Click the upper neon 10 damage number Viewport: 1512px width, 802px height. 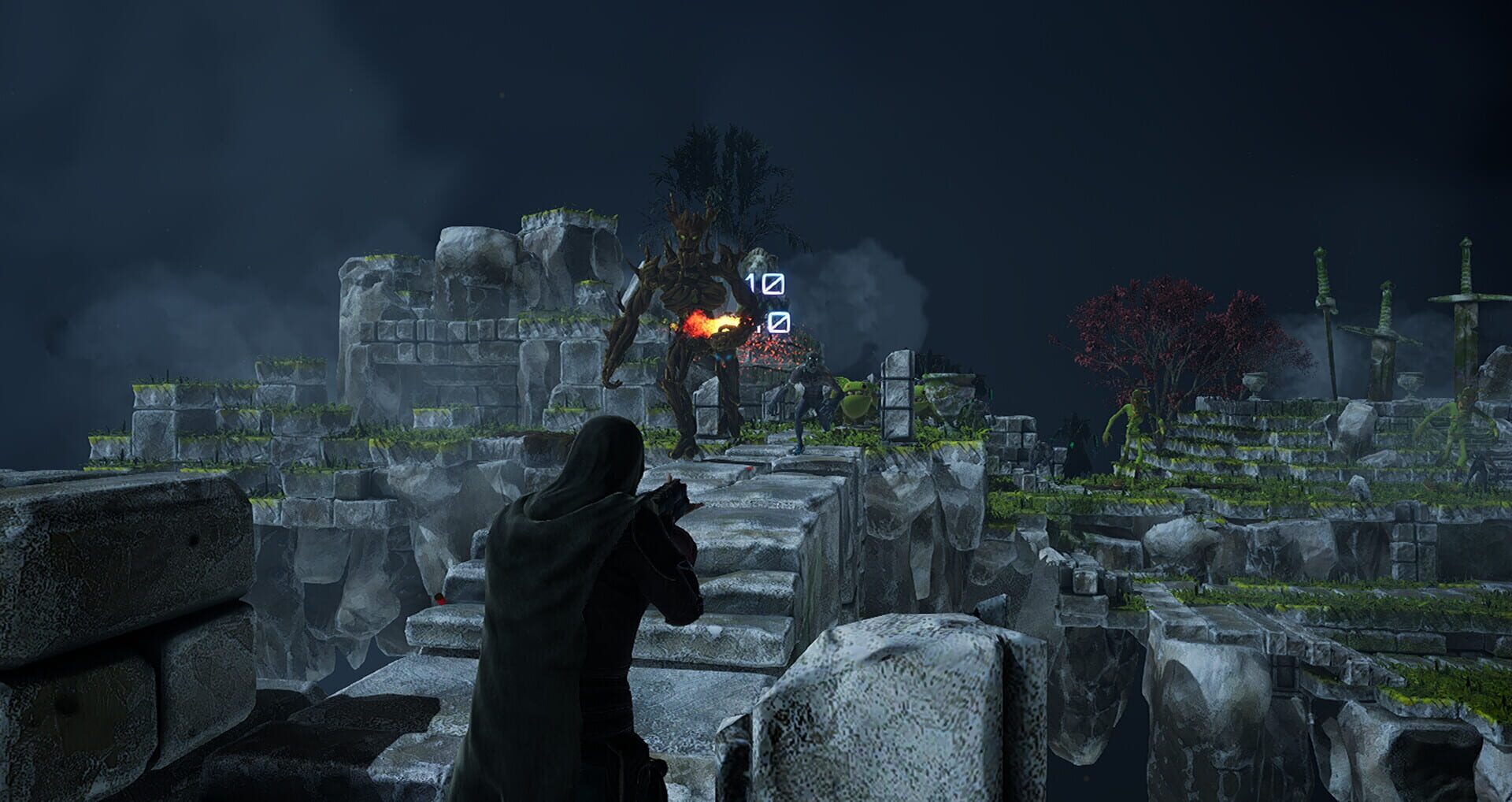pyautogui.click(x=765, y=282)
